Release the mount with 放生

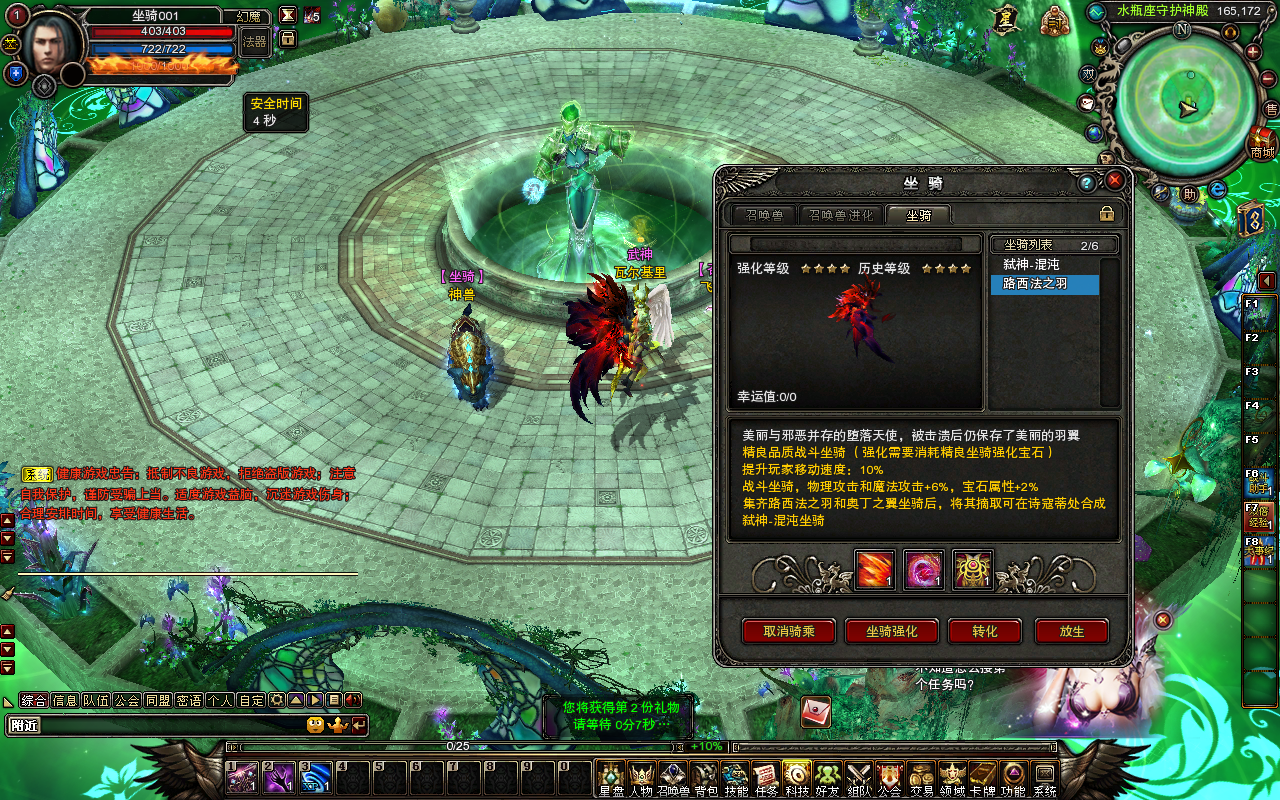click(1072, 631)
